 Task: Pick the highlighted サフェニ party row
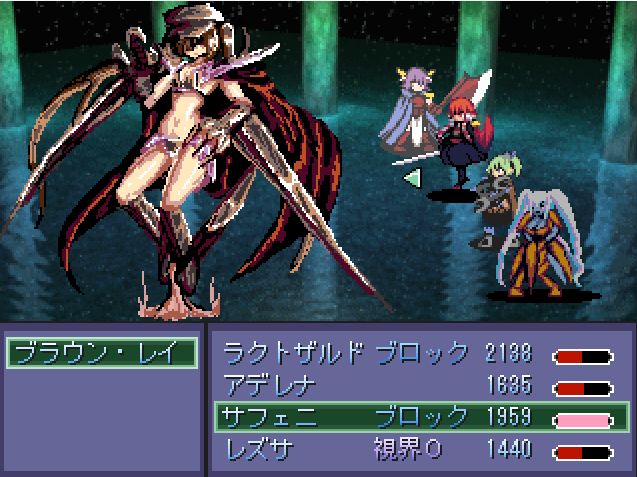[418, 417]
